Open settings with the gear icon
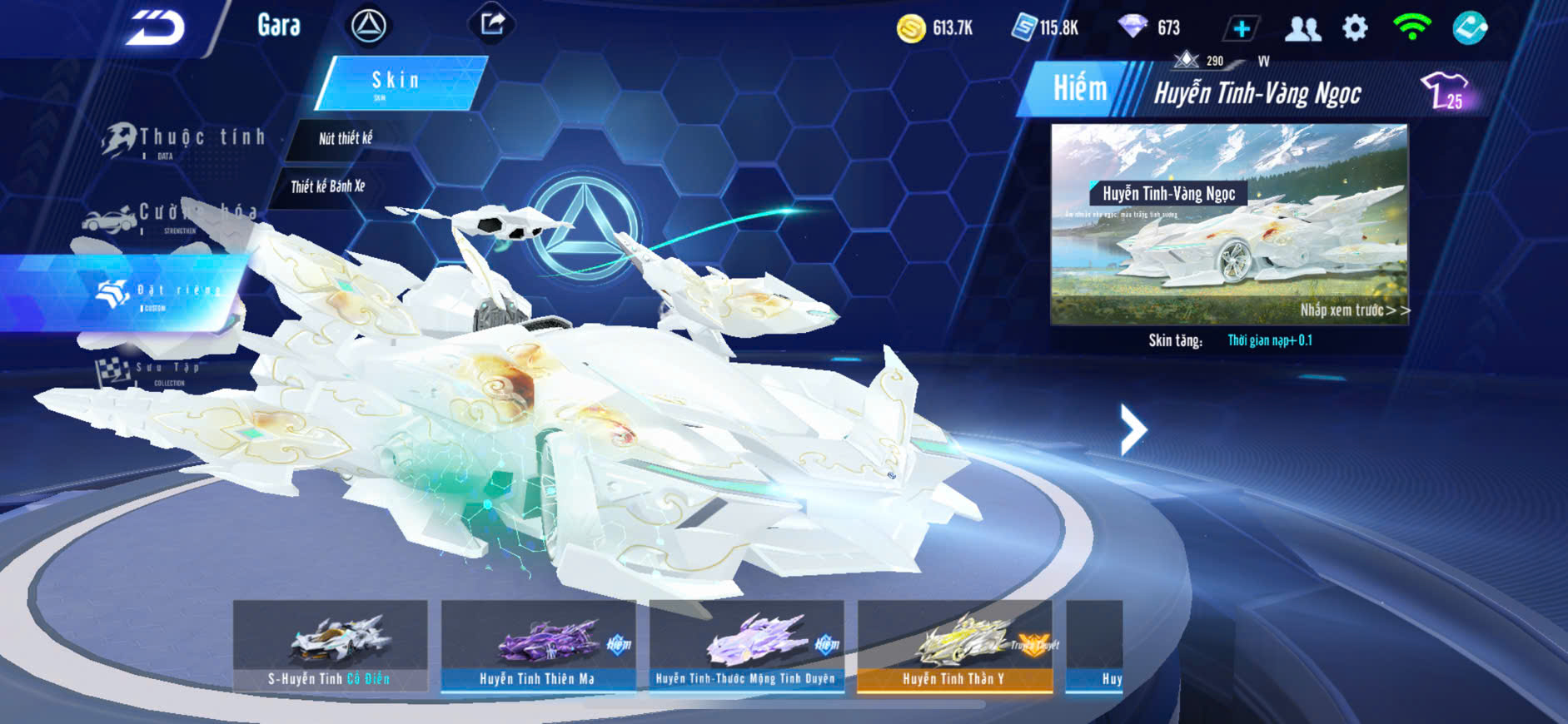The width and height of the screenshot is (1568, 724). [x=1355, y=28]
